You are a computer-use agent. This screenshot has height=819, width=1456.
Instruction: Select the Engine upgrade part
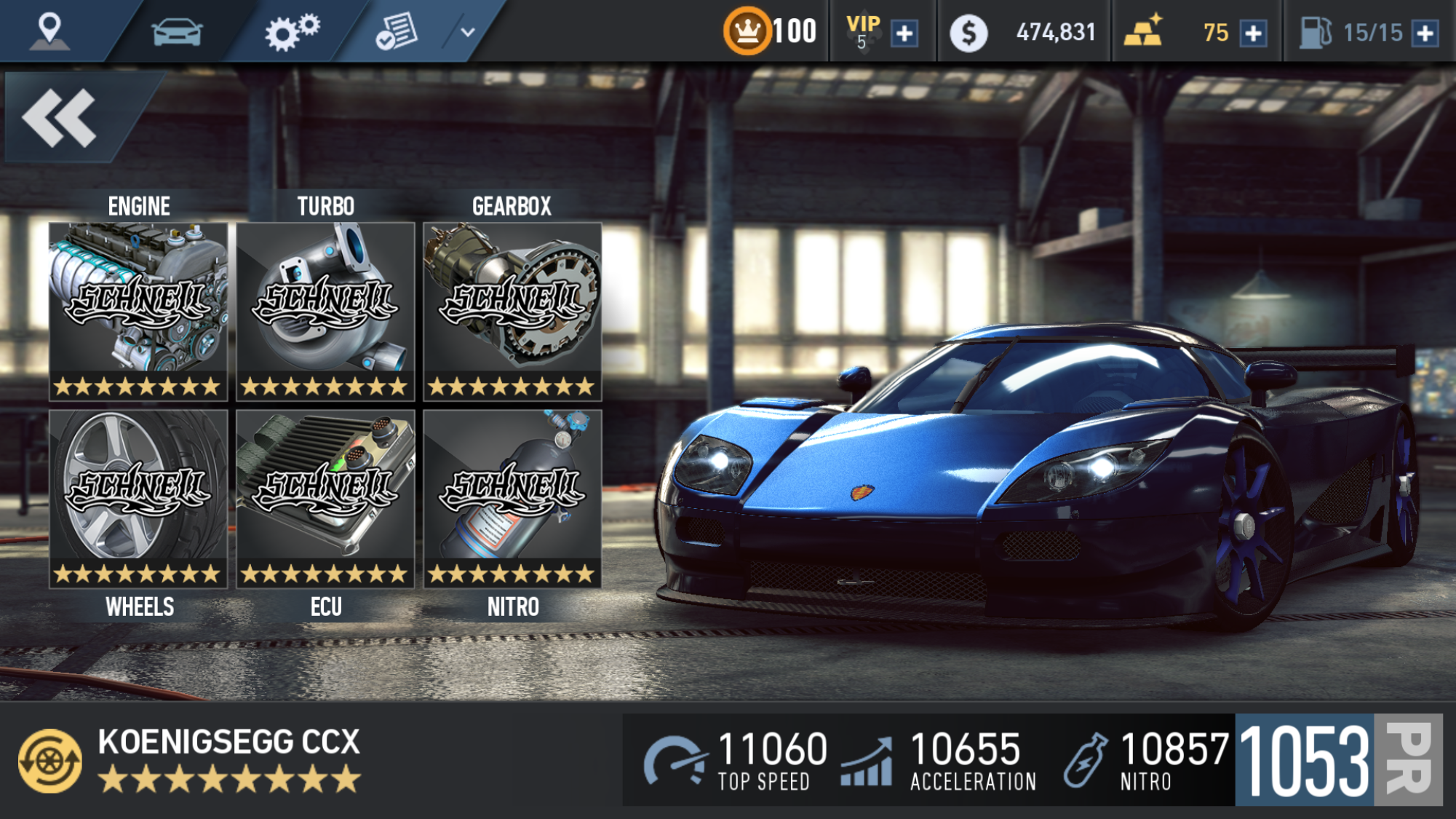tap(138, 311)
